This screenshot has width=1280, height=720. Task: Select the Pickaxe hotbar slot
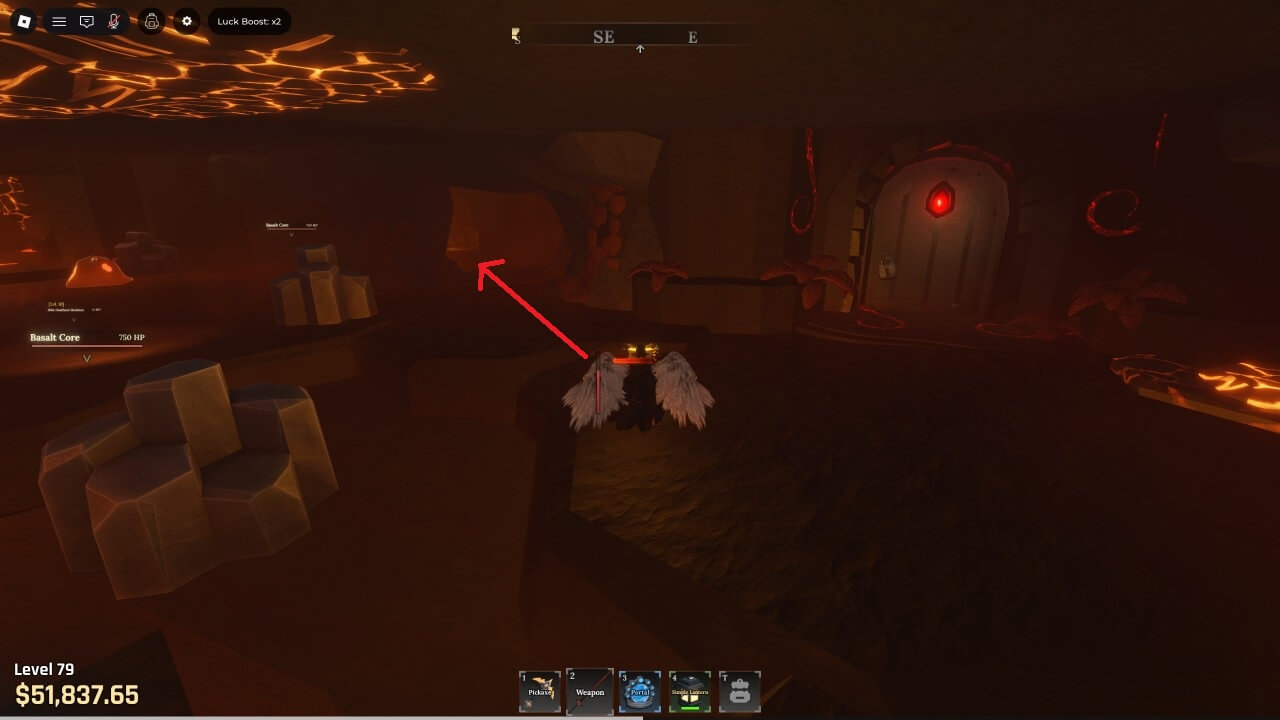(540, 691)
